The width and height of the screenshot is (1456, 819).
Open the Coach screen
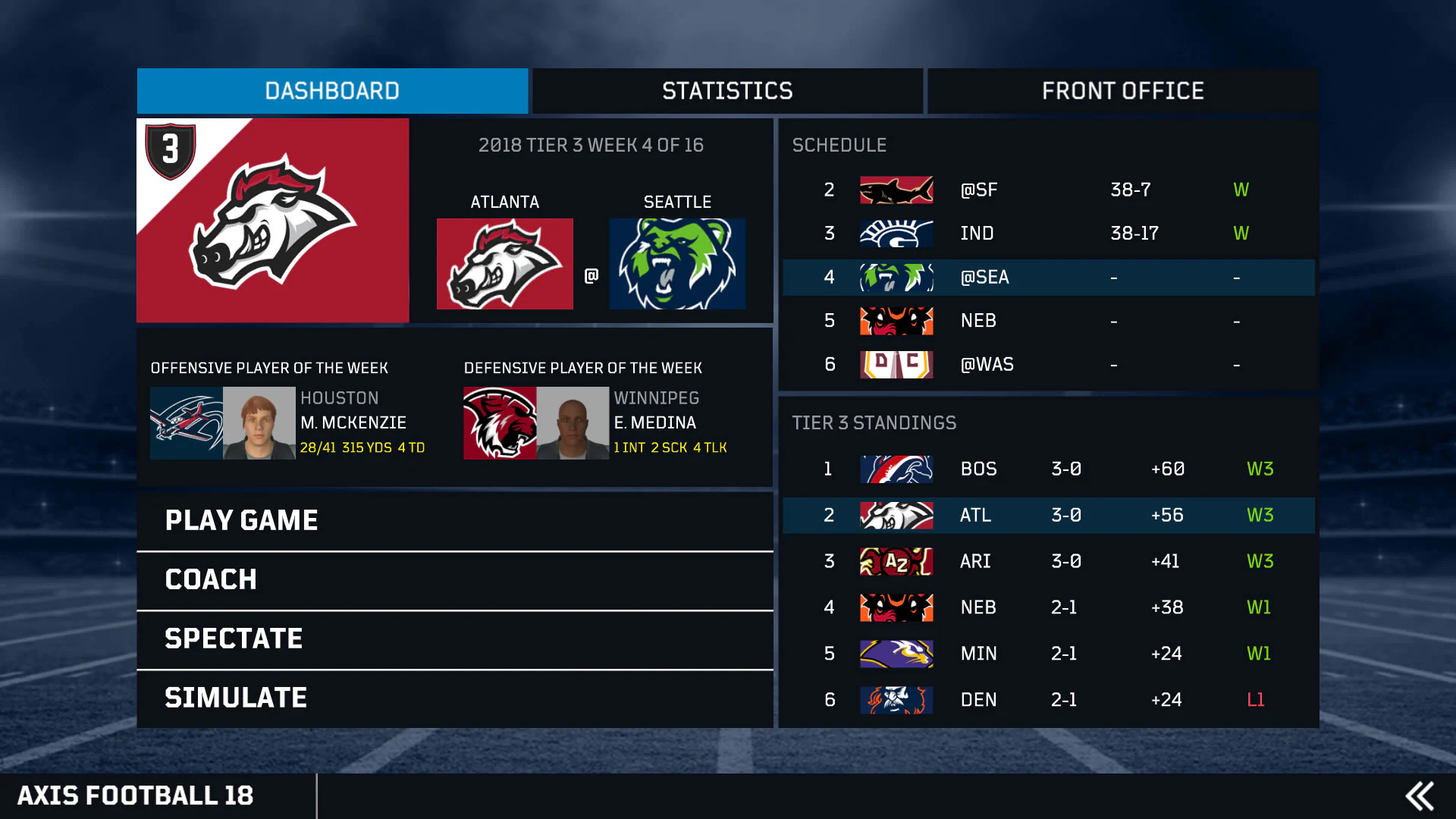click(210, 579)
